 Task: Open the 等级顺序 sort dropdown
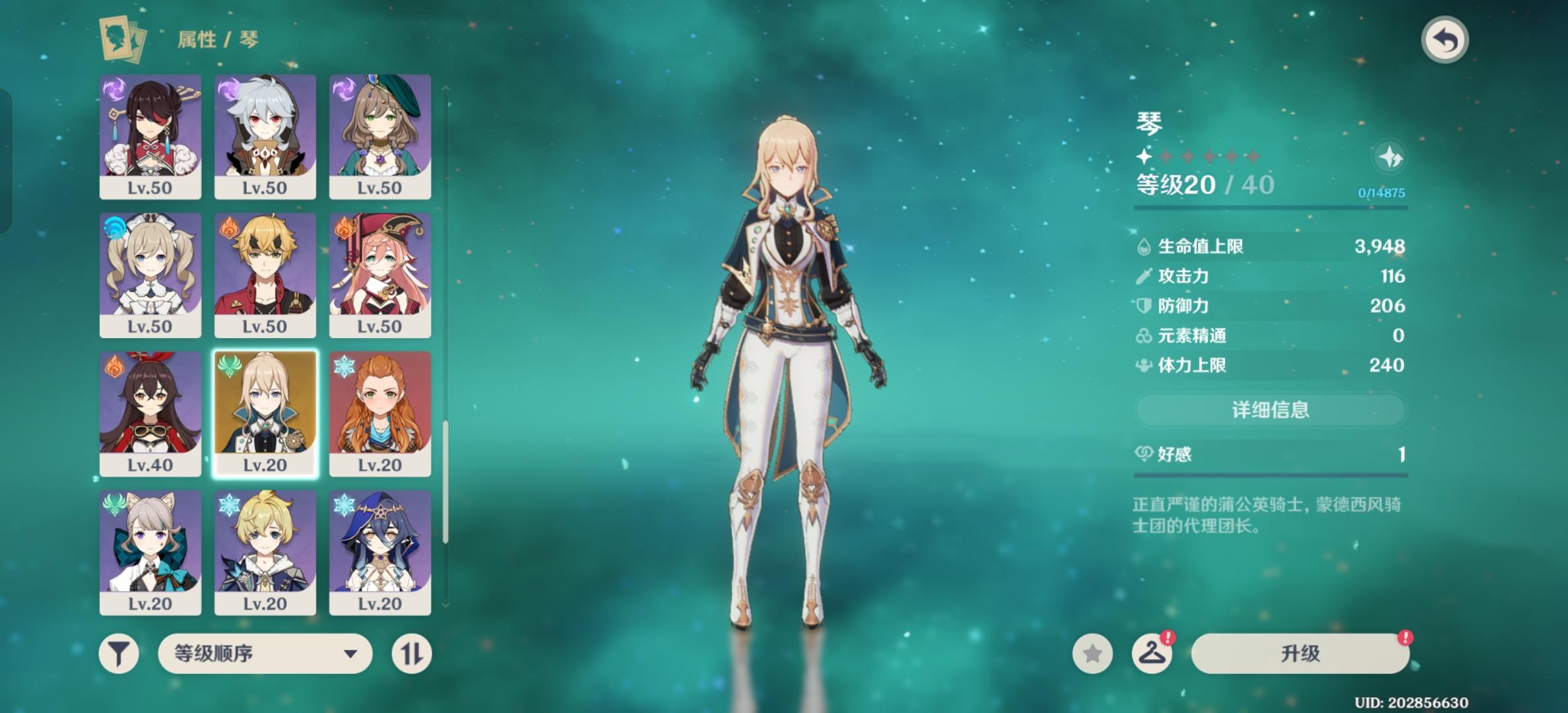tap(265, 654)
